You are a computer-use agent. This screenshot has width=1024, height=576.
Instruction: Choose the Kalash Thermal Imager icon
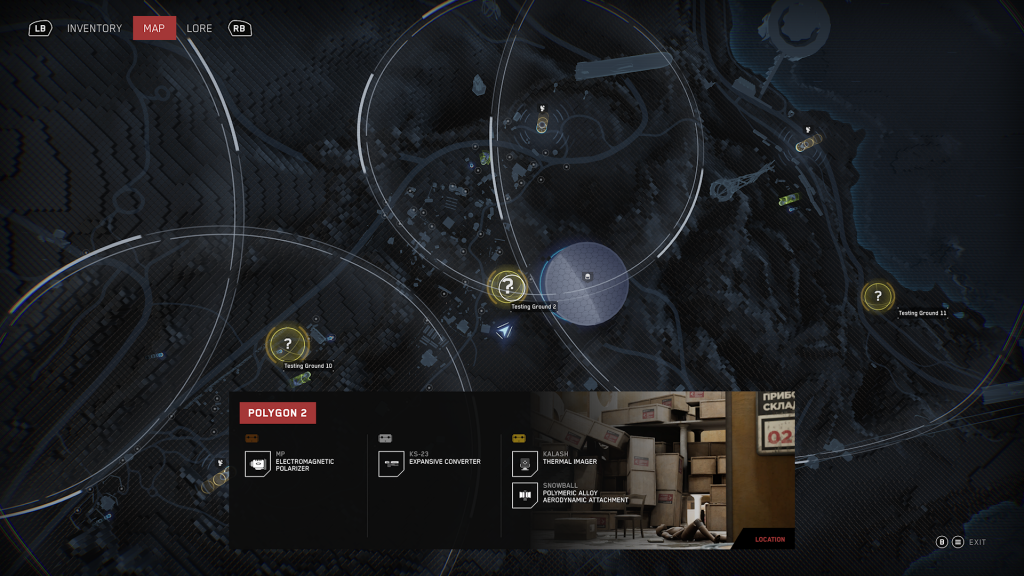click(x=525, y=464)
